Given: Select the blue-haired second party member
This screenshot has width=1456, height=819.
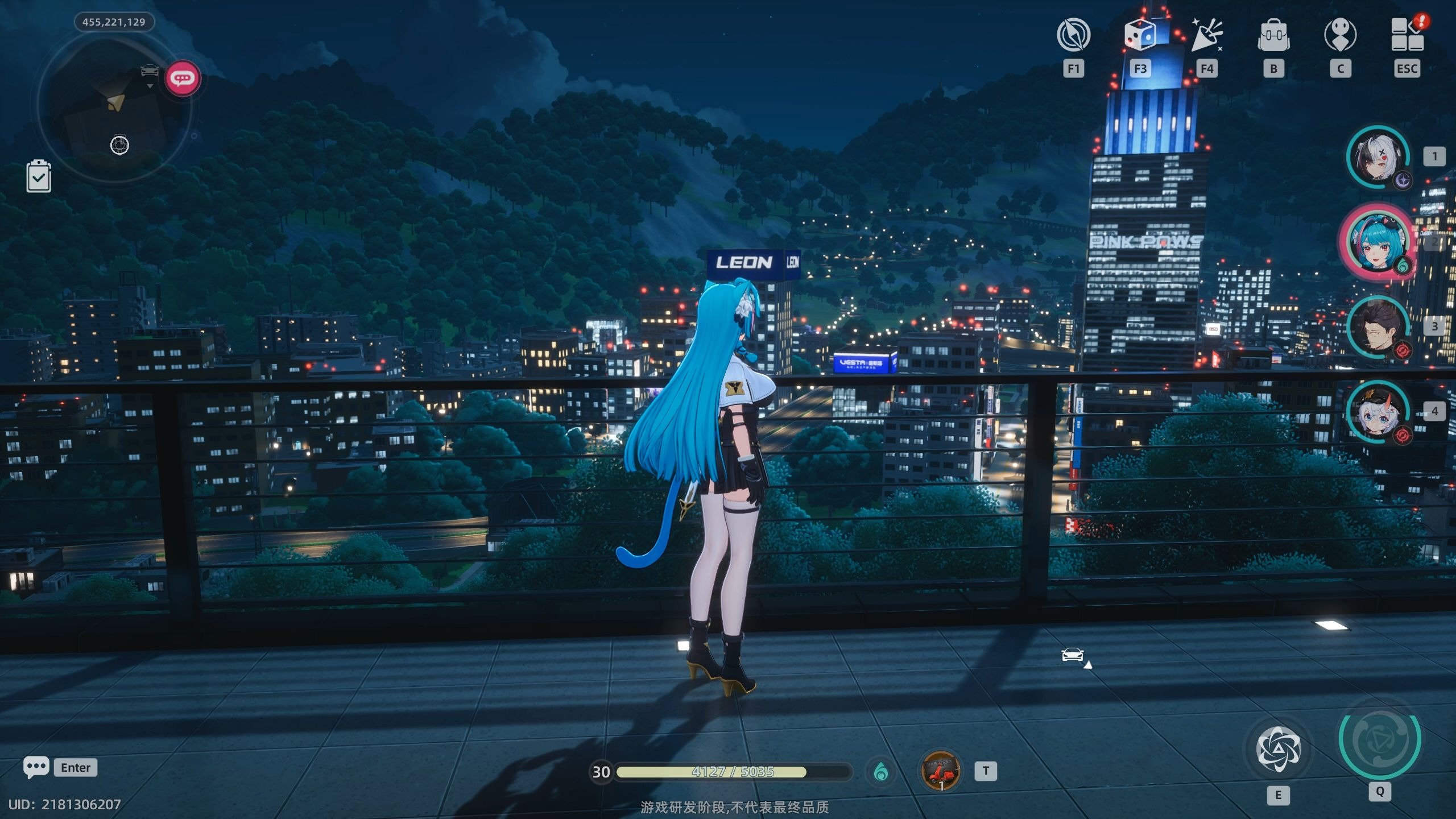Looking at the screenshot, I should click(x=1378, y=241).
